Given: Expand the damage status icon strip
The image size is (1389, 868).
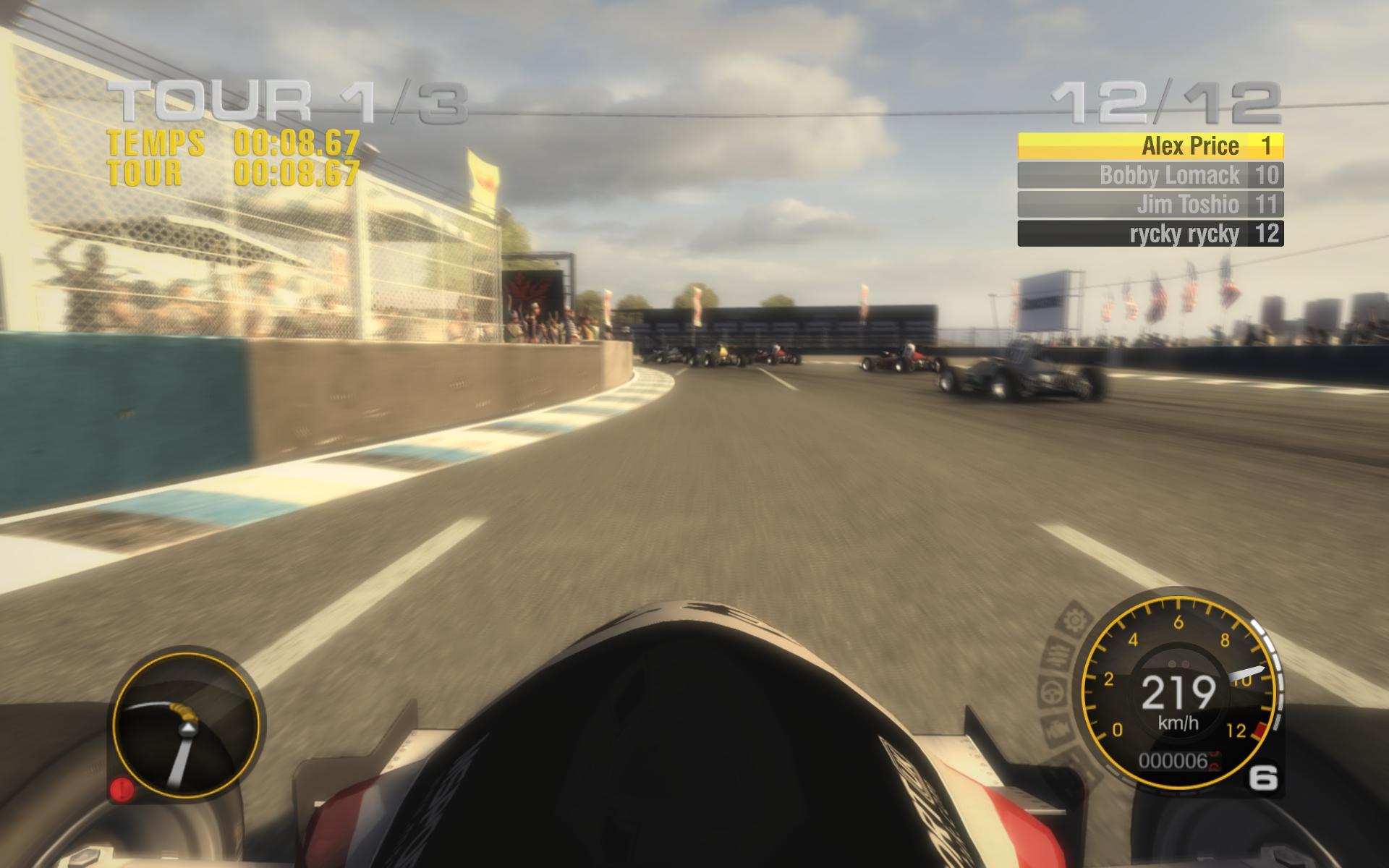Looking at the screenshot, I should click(x=1060, y=673).
